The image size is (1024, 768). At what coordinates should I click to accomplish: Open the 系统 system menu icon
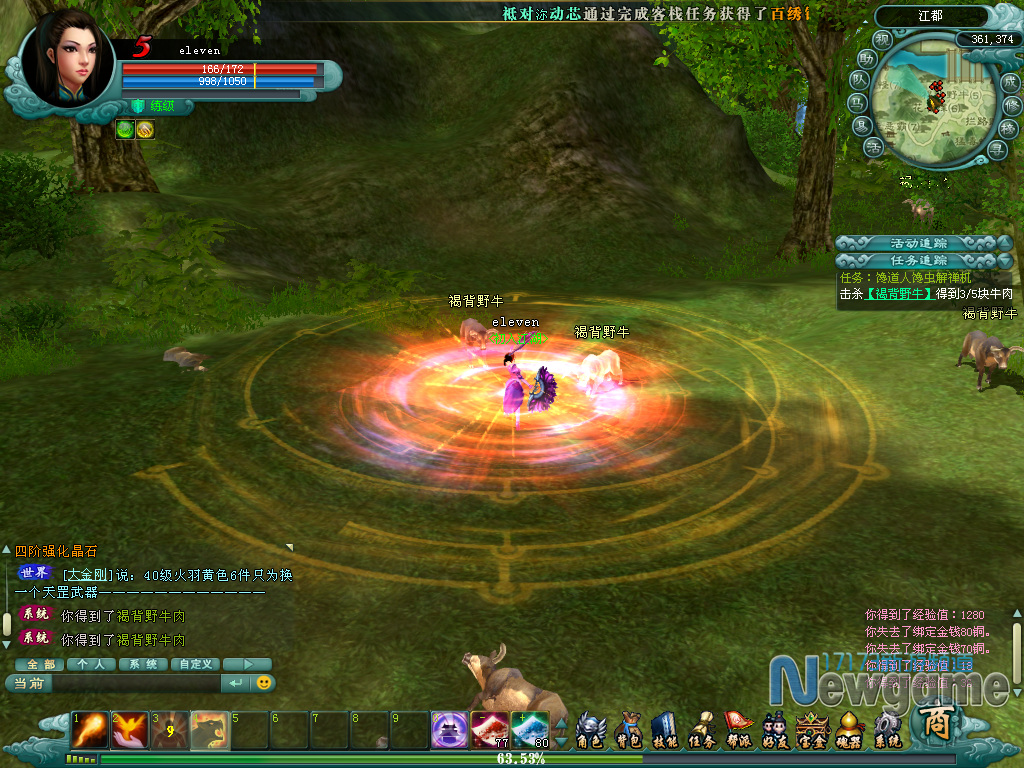click(x=886, y=731)
